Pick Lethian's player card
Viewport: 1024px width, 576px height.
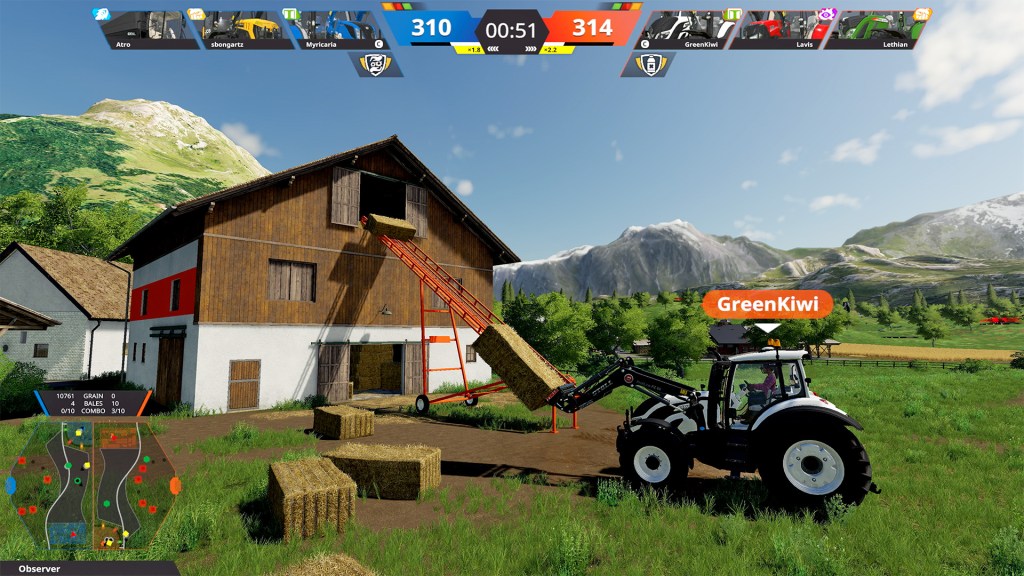[876, 30]
